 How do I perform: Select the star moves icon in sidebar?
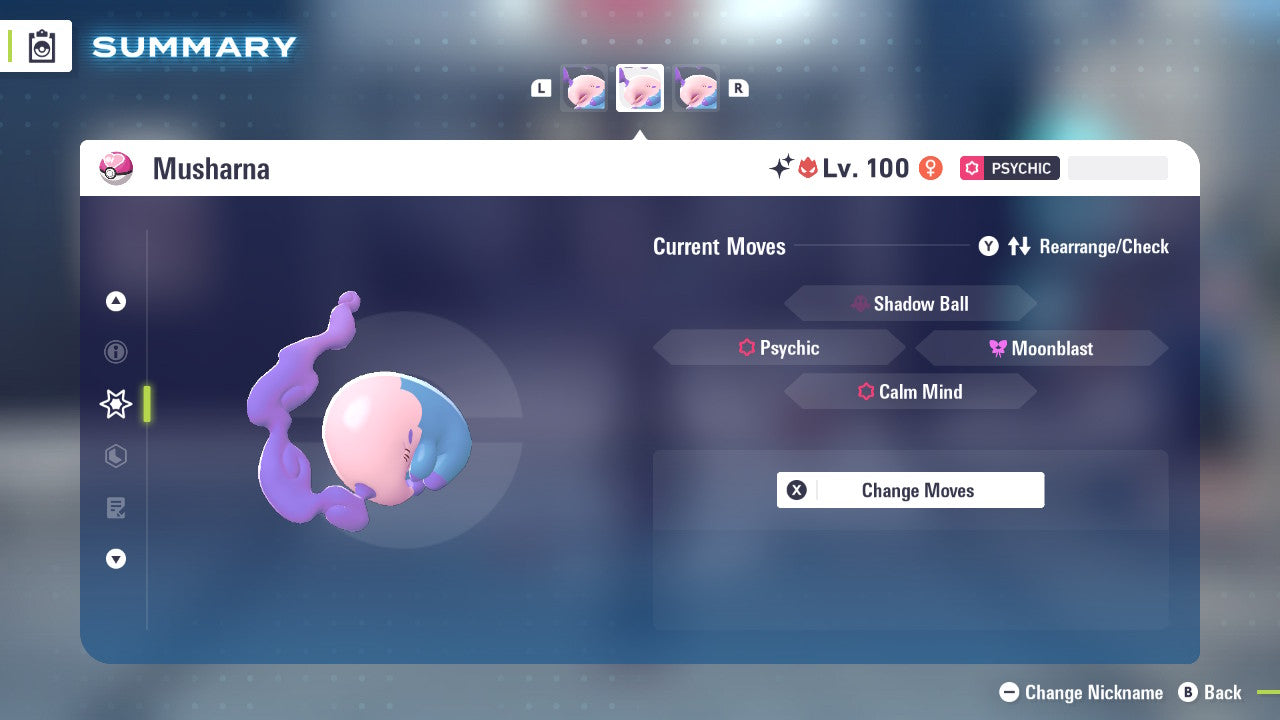click(115, 404)
